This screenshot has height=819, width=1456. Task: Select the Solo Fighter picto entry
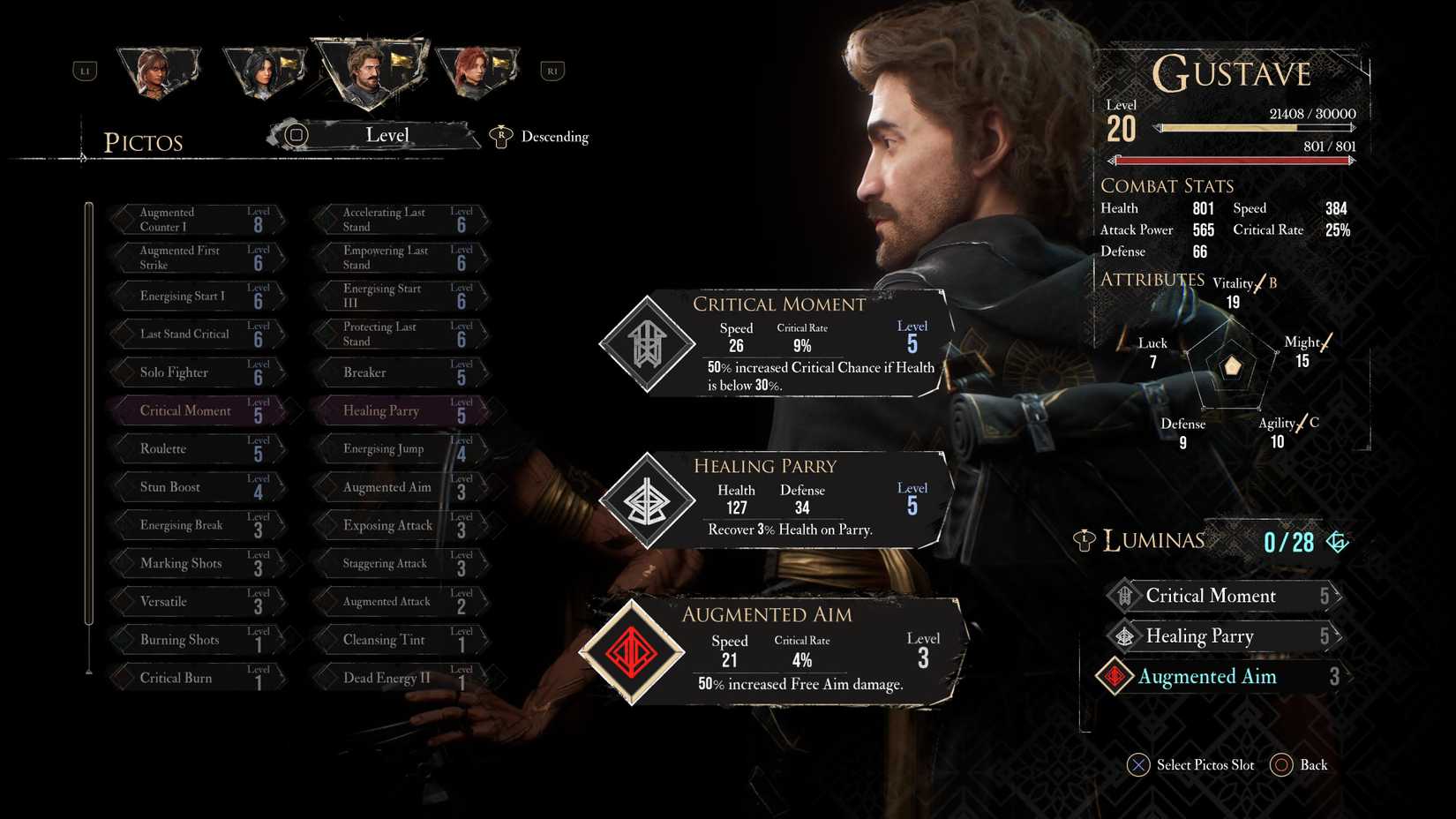click(196, 372)
